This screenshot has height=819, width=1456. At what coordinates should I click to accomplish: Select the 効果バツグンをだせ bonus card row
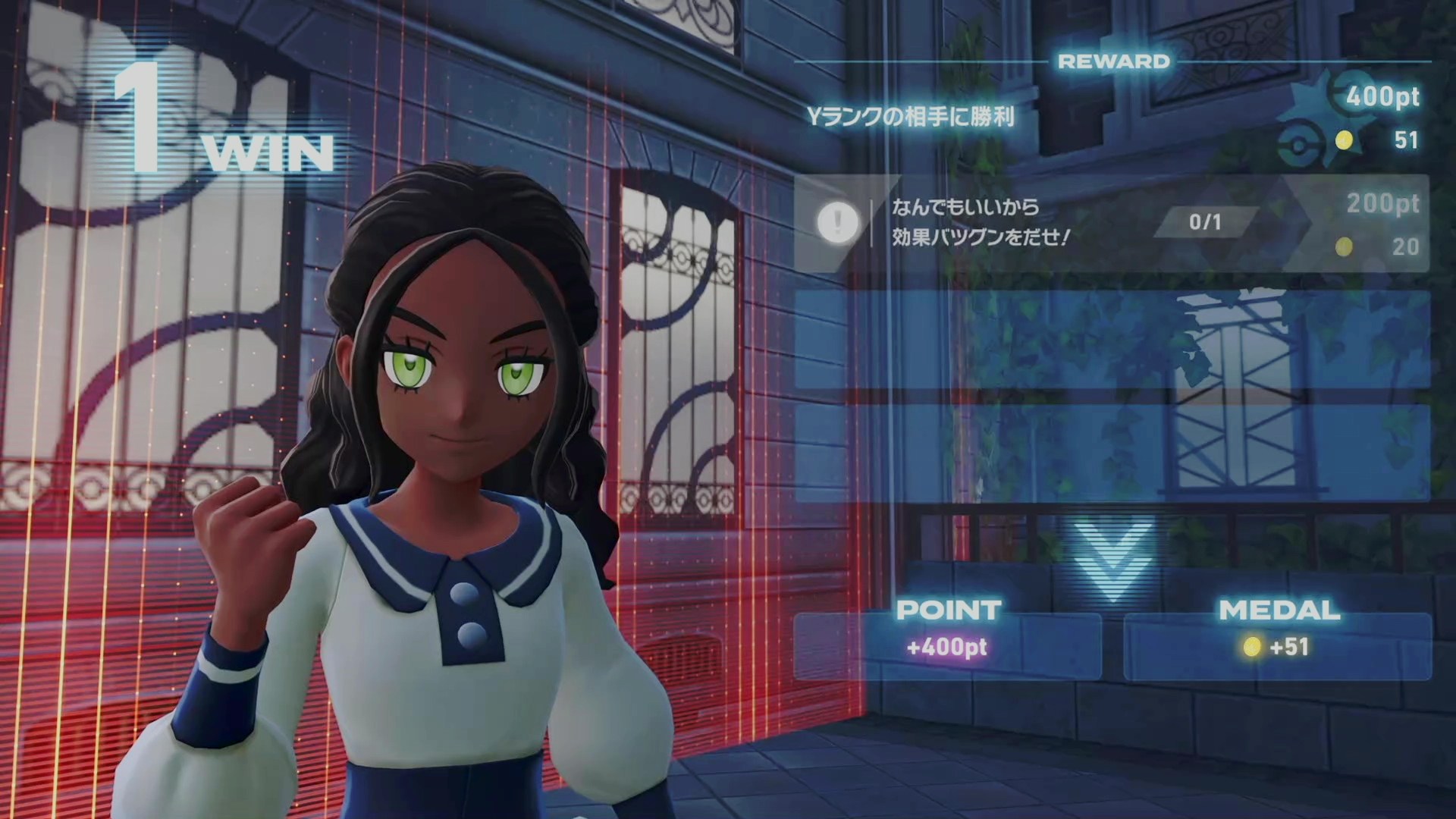tap(1111, 223)
